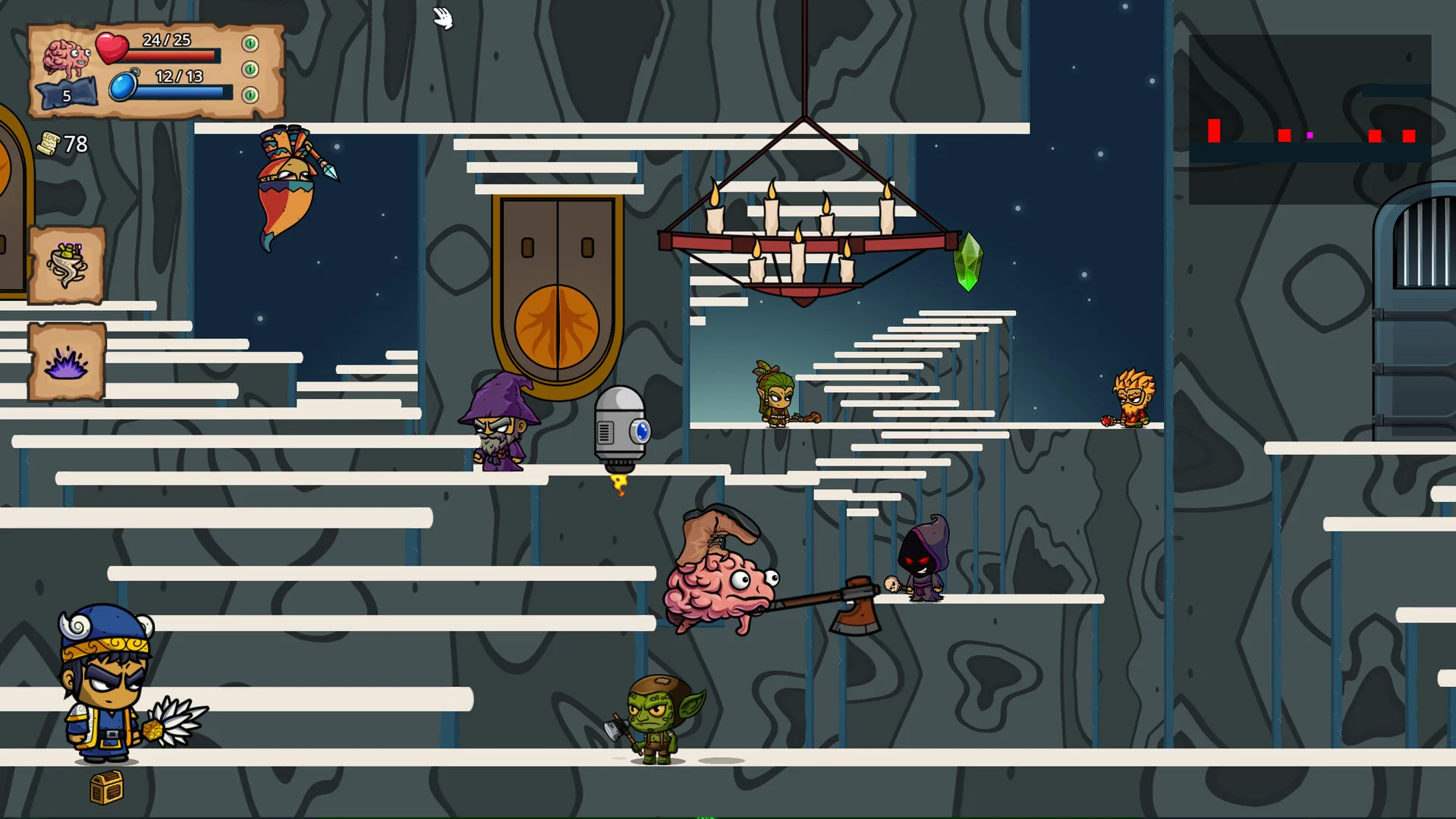Select the level 5 badge

[x=67, y=95]
